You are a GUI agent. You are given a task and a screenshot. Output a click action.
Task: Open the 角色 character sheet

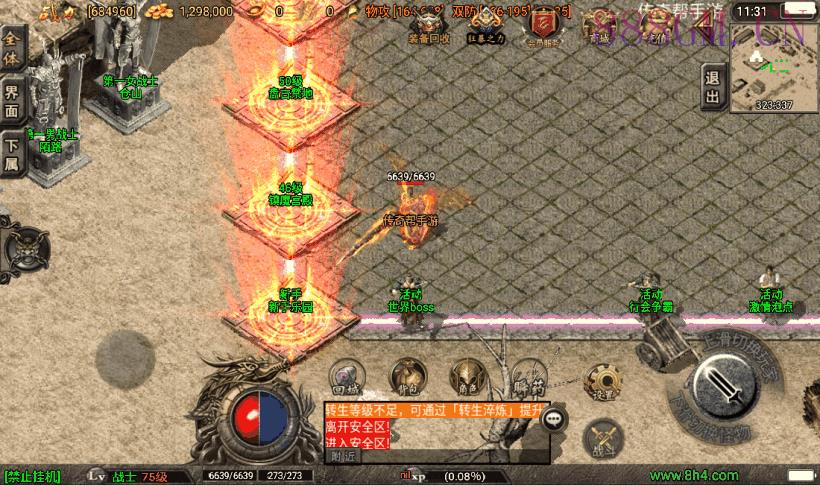coord(464,377)
